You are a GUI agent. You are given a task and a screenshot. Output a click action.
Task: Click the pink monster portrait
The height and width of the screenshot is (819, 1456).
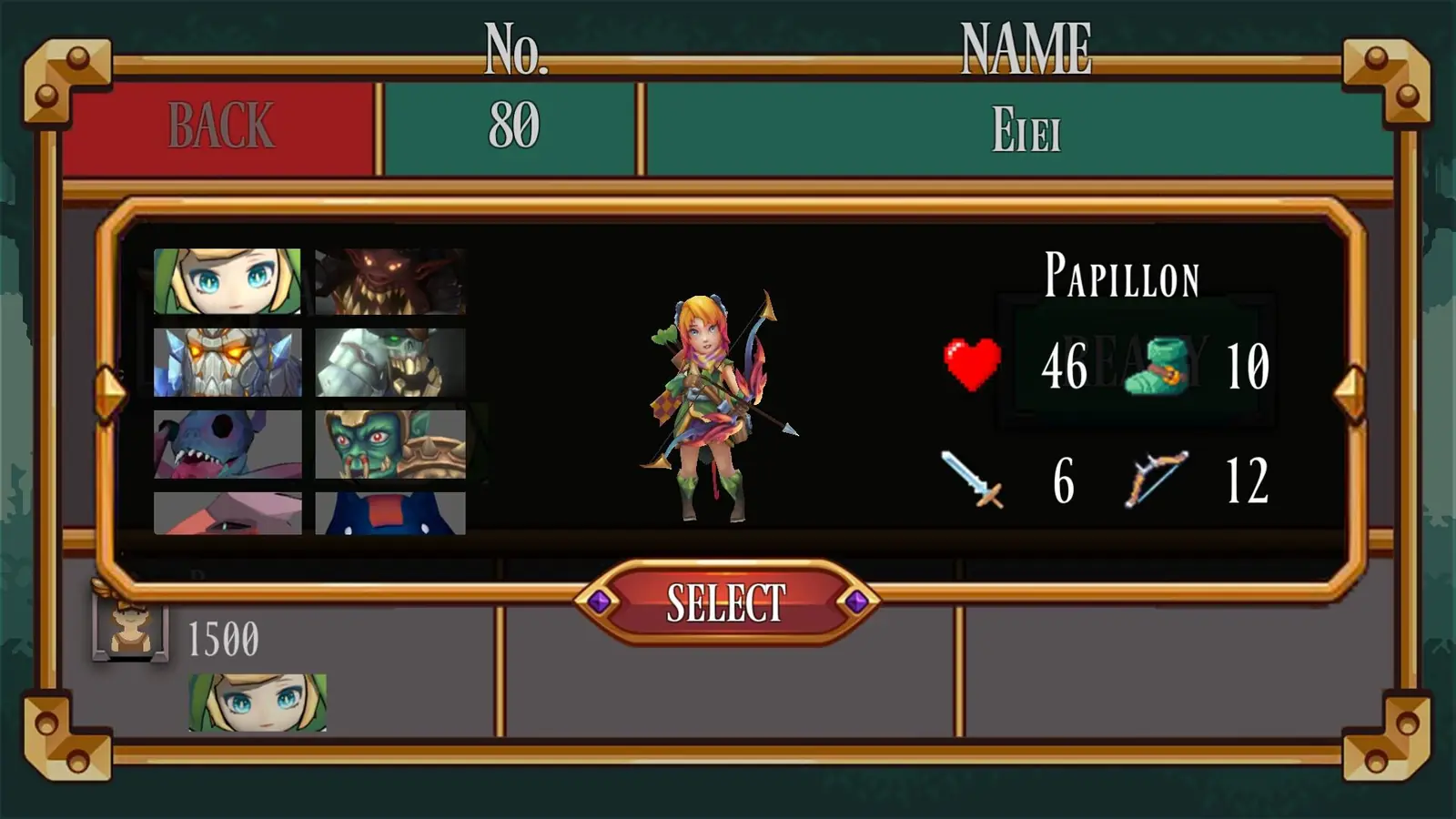coord(227,514)
